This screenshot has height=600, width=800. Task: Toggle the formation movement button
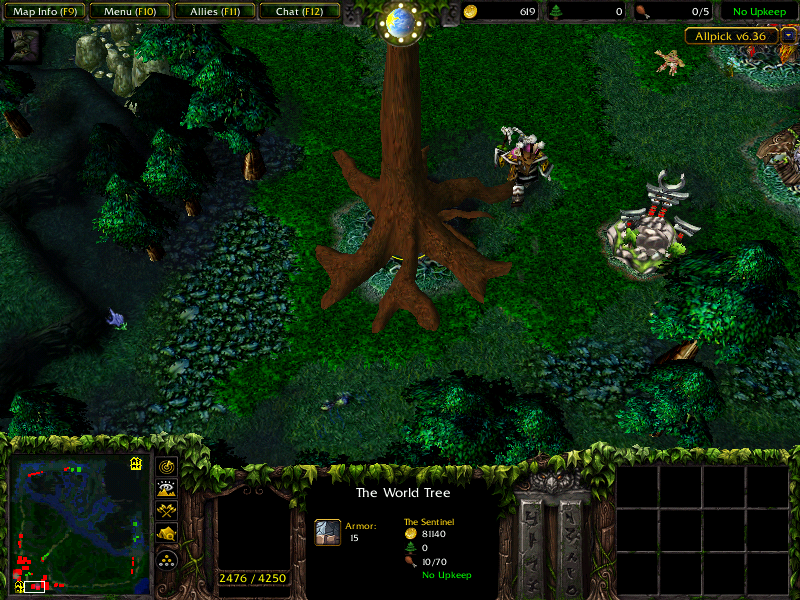click(165, 558)
